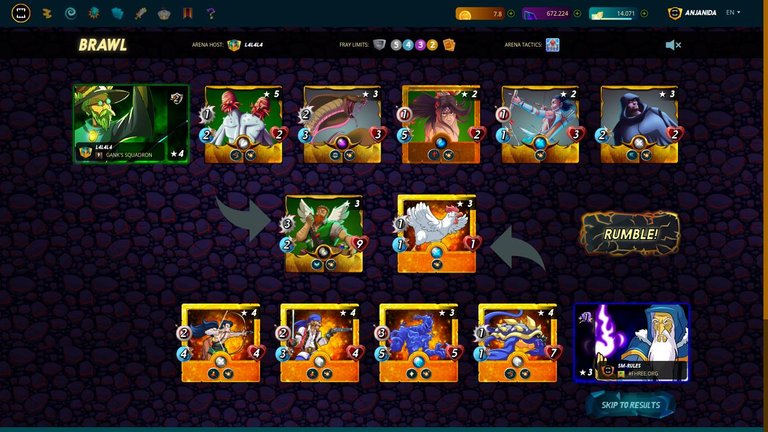Open the purple question mark help icon
Screen dimensions: 768x432
pyautogui.click(x=211, y=13)
